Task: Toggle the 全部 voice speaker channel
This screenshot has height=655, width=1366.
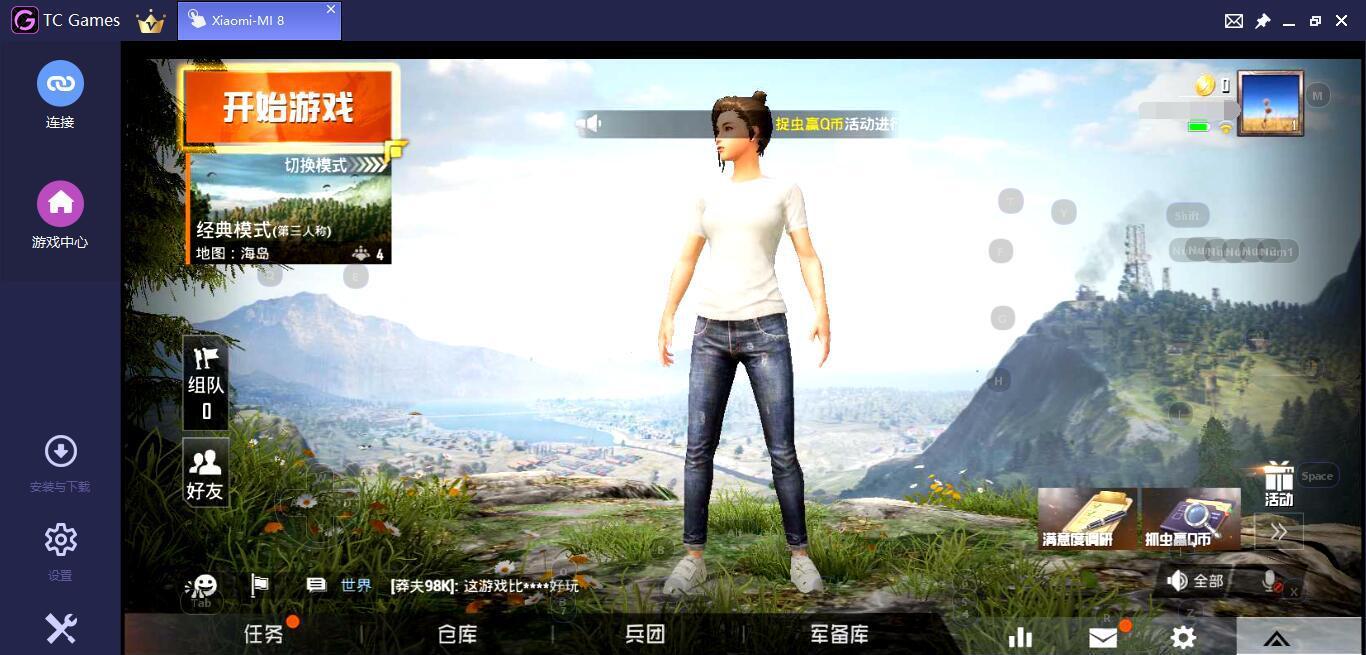Action: click(1196, 581)
